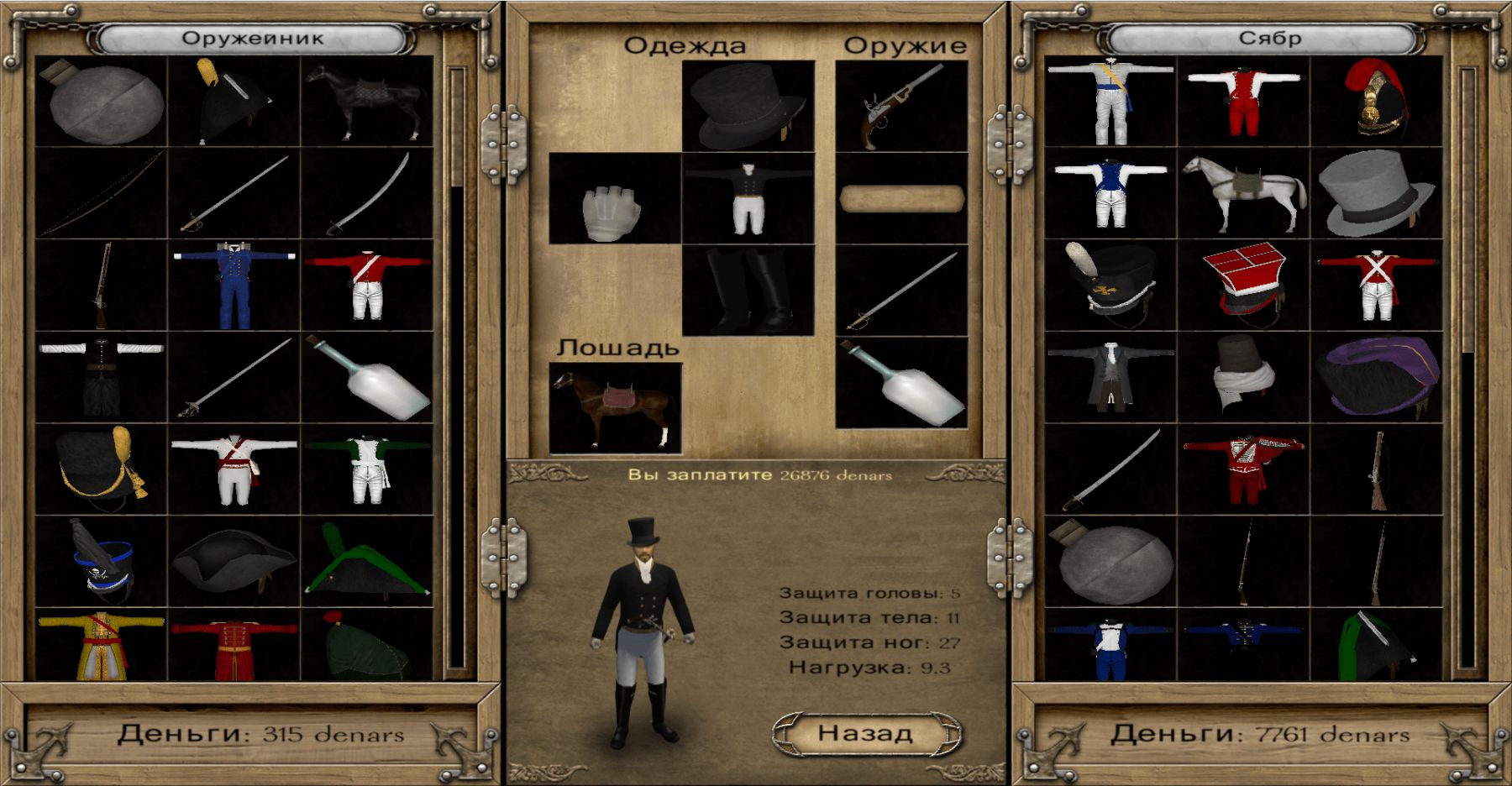Viewport: 1512px width, 786px height.
Task: Choose the merchant's shako with yellow plume
Action: point(101,469)
